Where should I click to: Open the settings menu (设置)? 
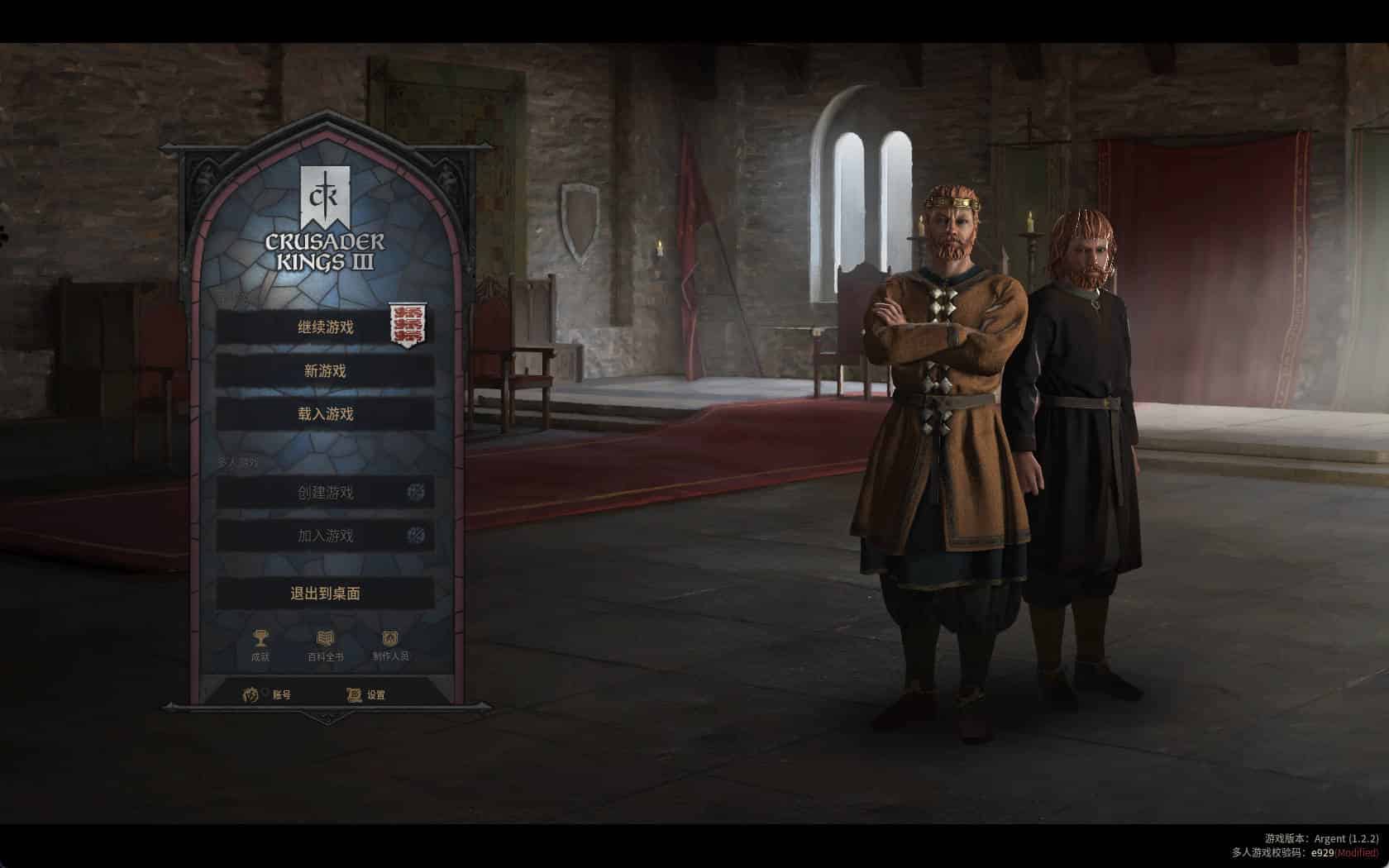point(366,694)
